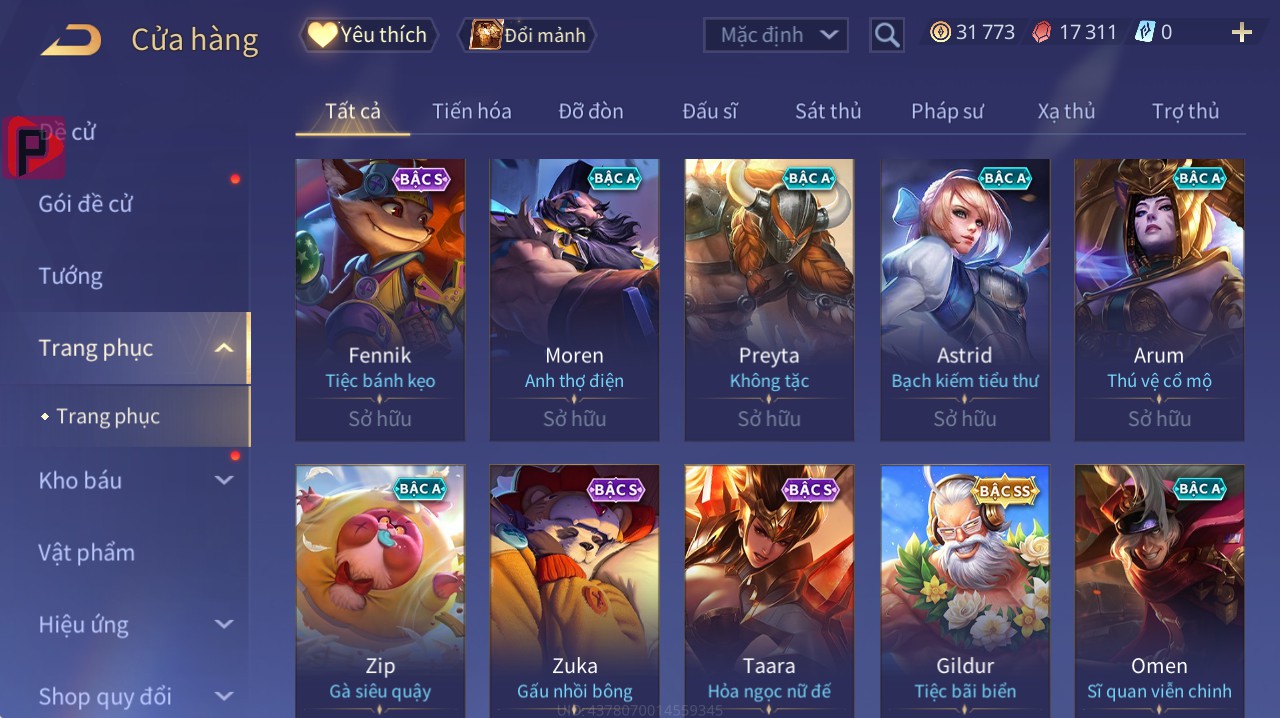Show the Đấu sĩ category
This screenshot has width=1280, height=718.
[x=709, y=111]
